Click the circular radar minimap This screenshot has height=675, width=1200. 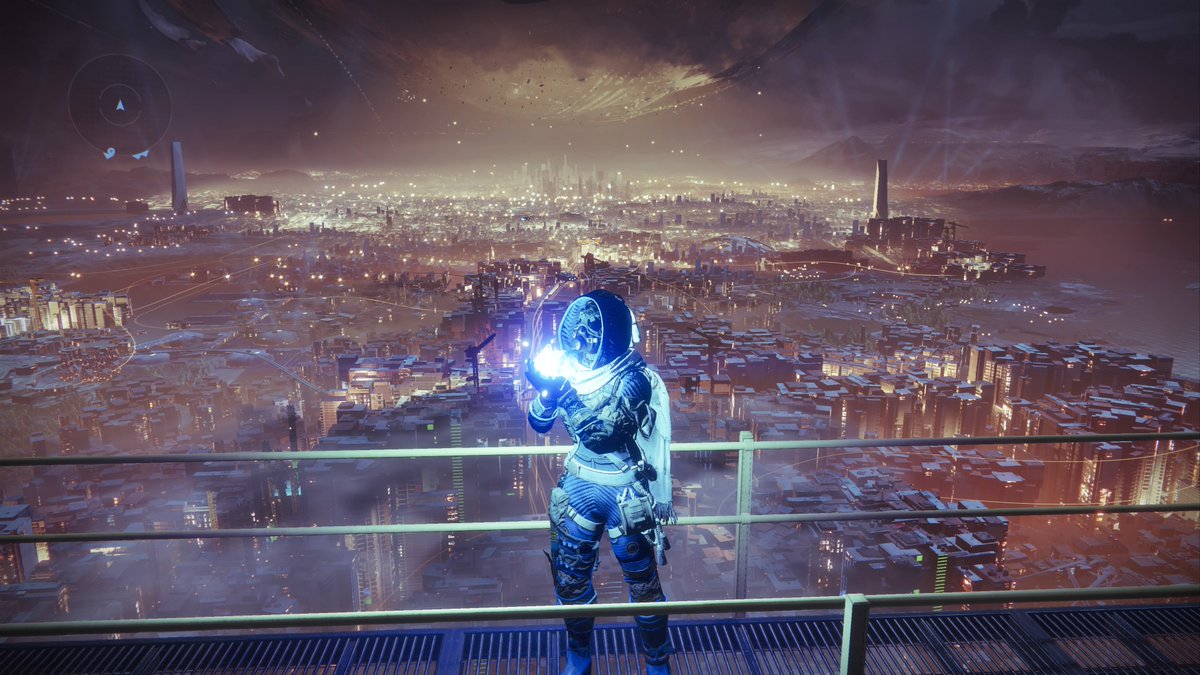(119, 105)
